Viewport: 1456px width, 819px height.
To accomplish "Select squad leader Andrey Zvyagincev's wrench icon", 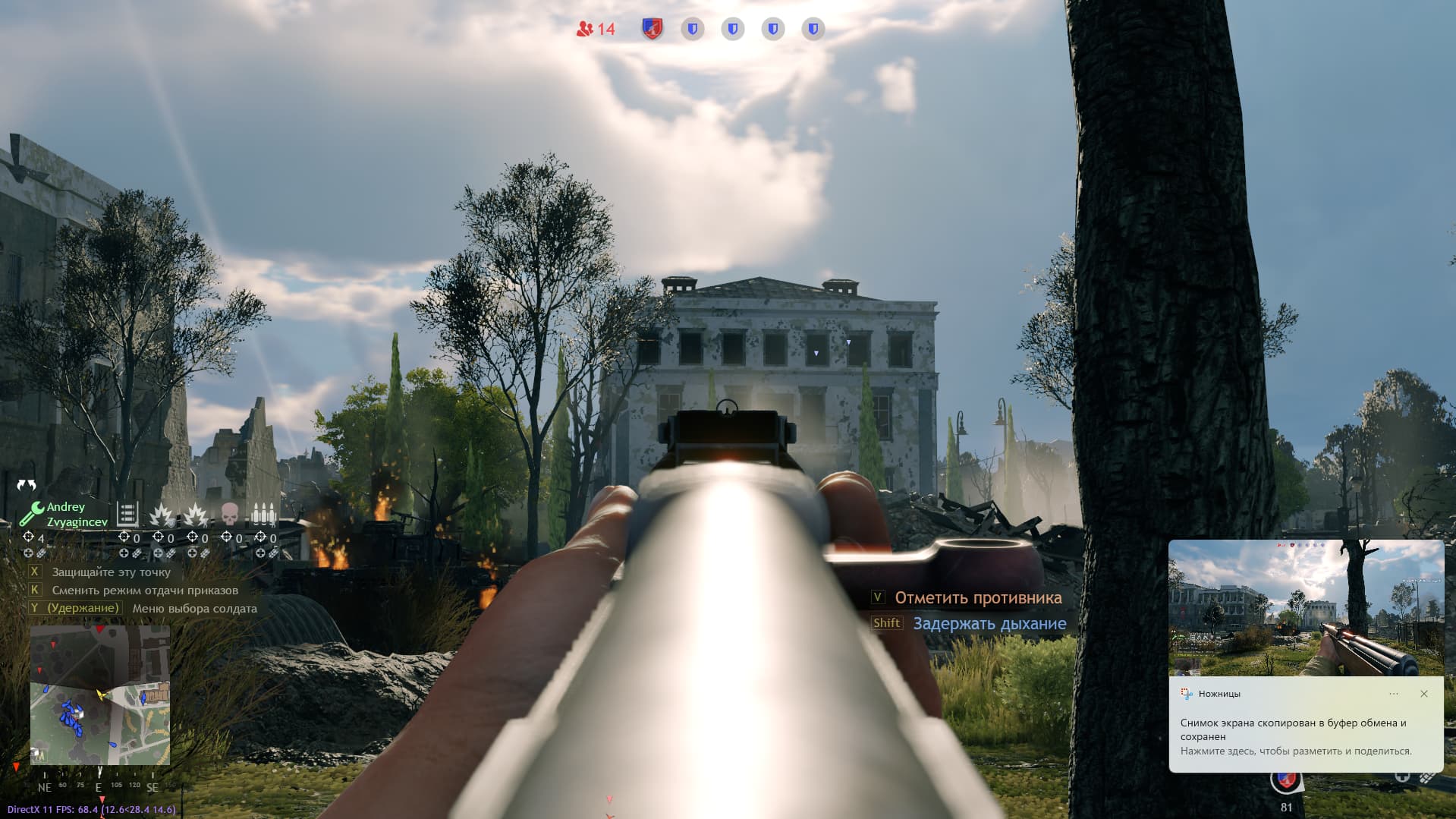I will point(31,514).
